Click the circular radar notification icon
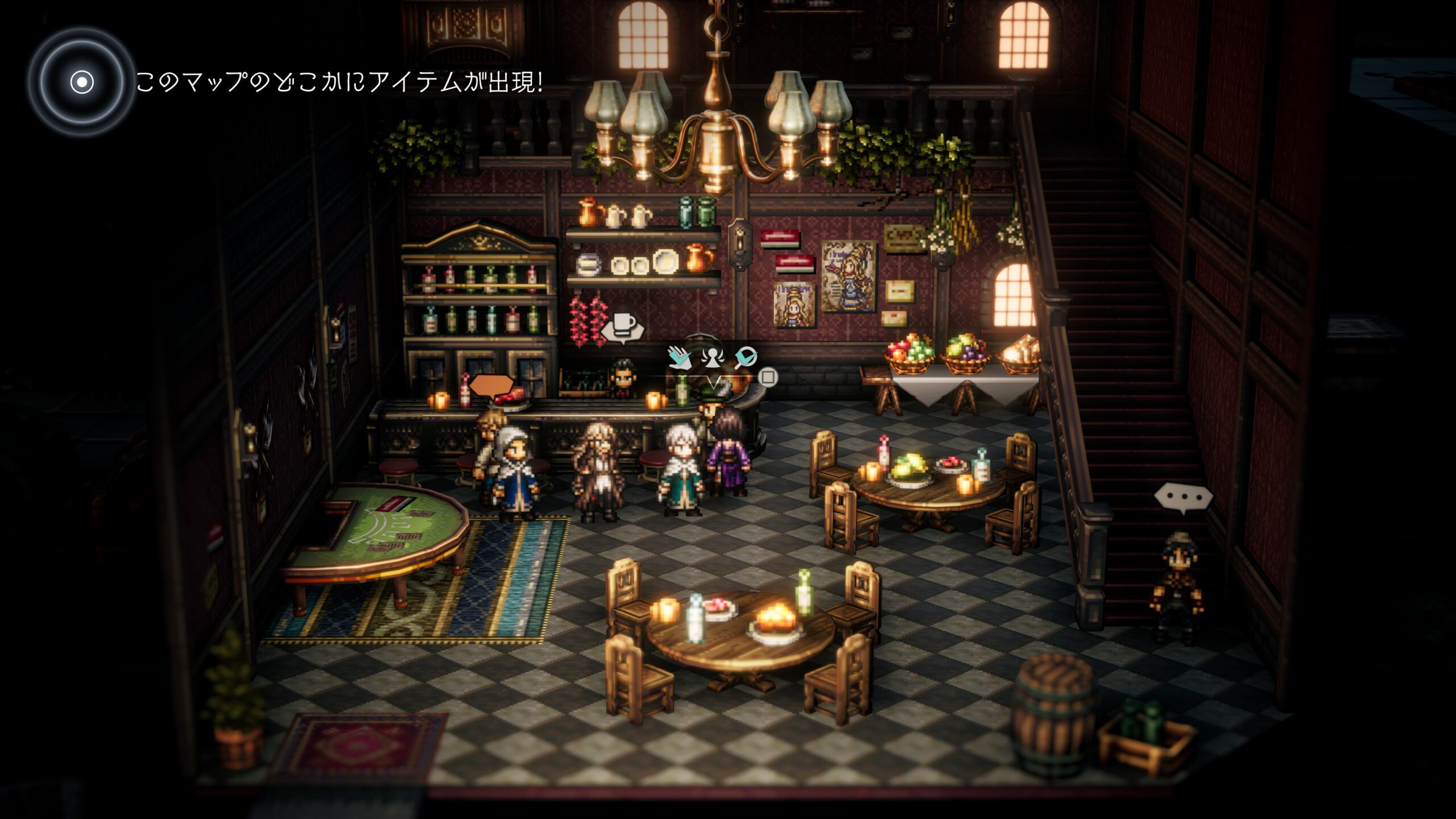This screenshot has width=1456, height=819. 82,82
